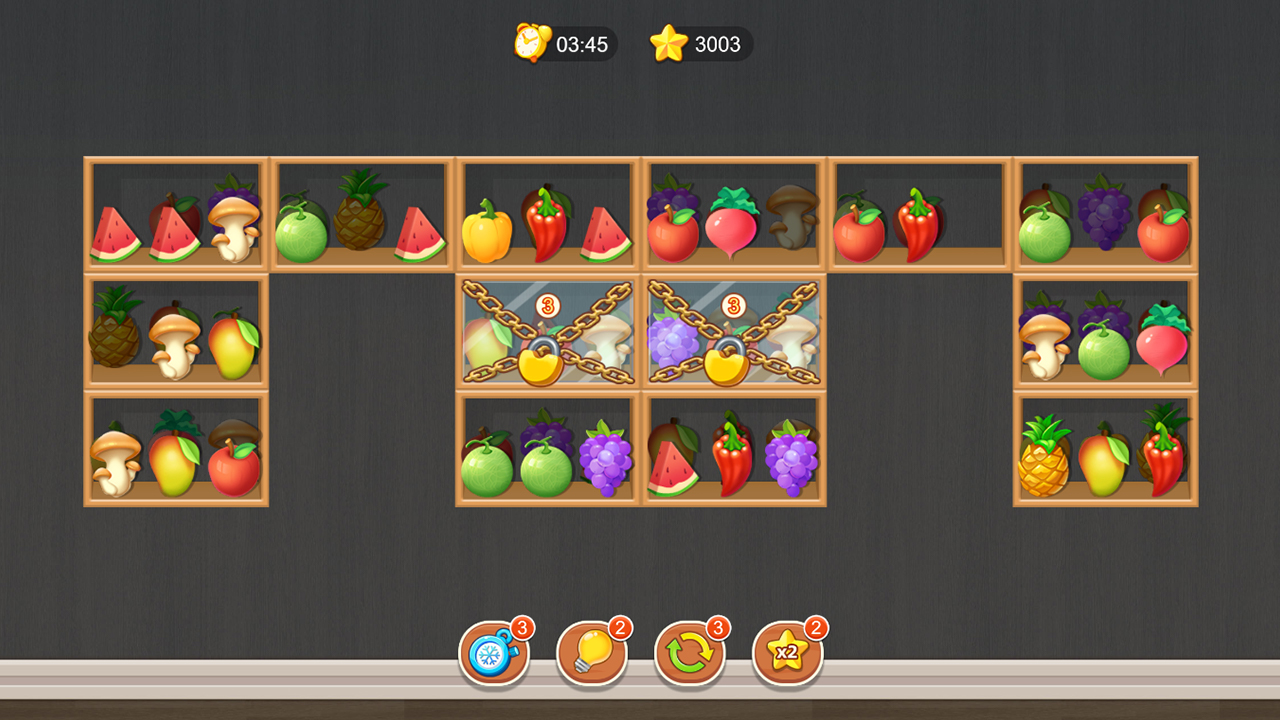The image size is (1280, 720).
Task: Tap the star icon beside the score
Action: click(x=668, y=44)
